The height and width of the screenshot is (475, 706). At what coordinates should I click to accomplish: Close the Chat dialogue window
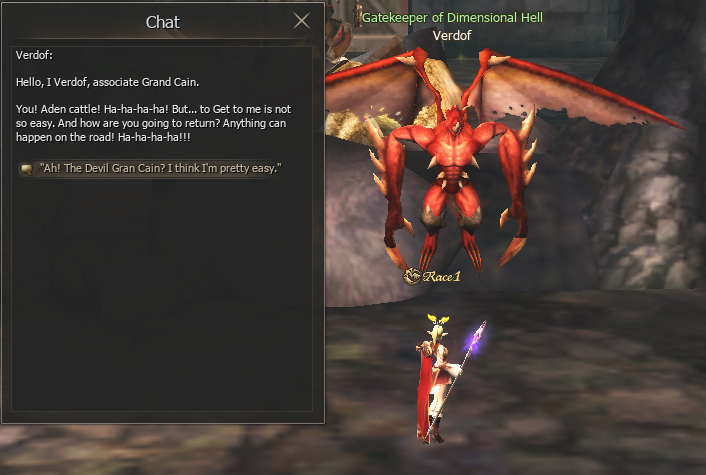(x=302, y=21)
